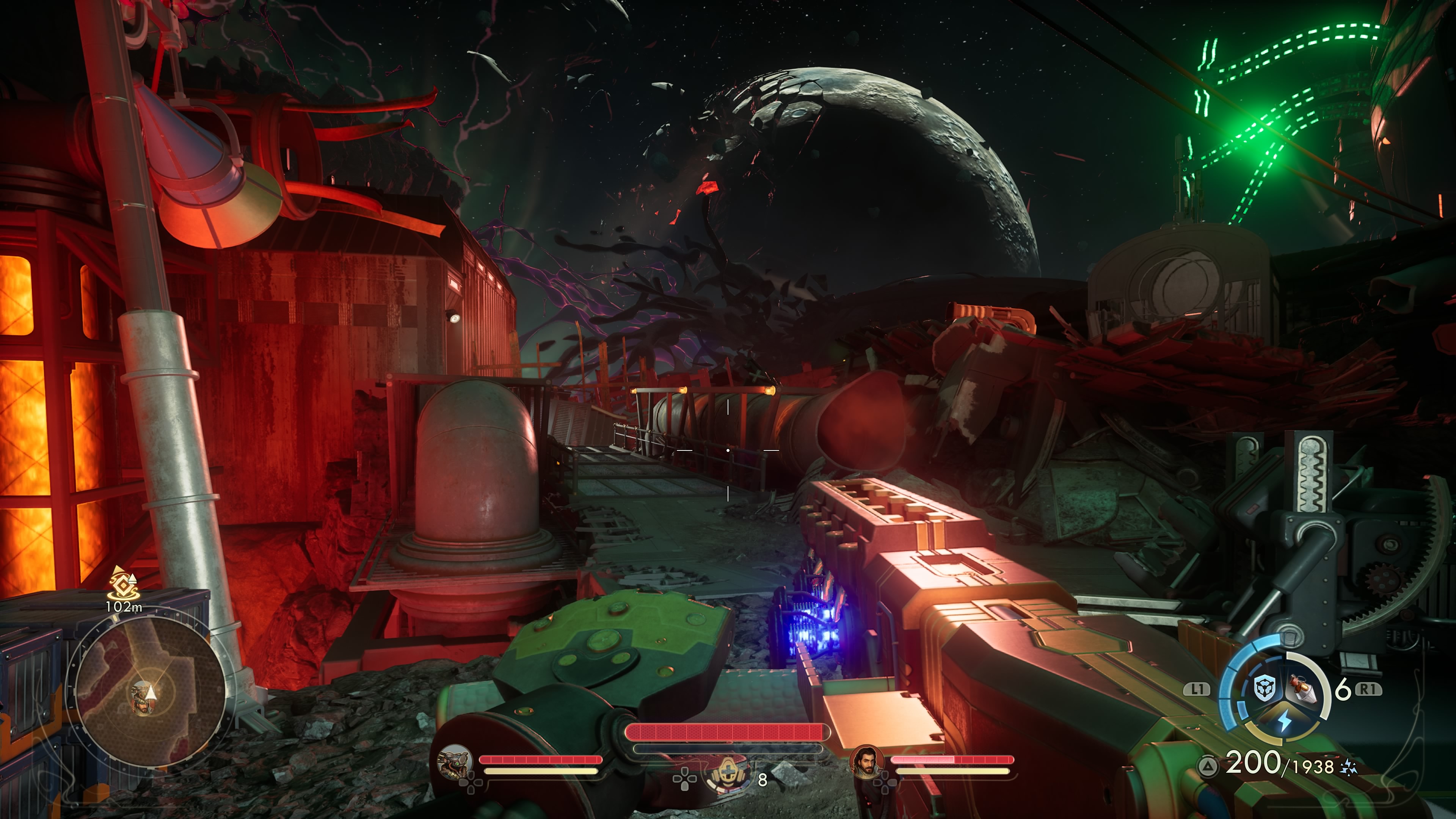
Task: Open the circular minimap
Action: [x=150, y=690]
